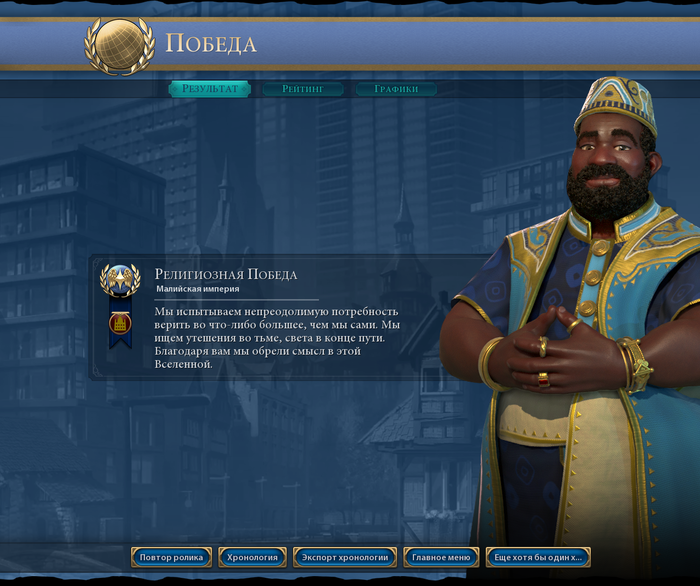Show the Графики tab

(396, 89)
